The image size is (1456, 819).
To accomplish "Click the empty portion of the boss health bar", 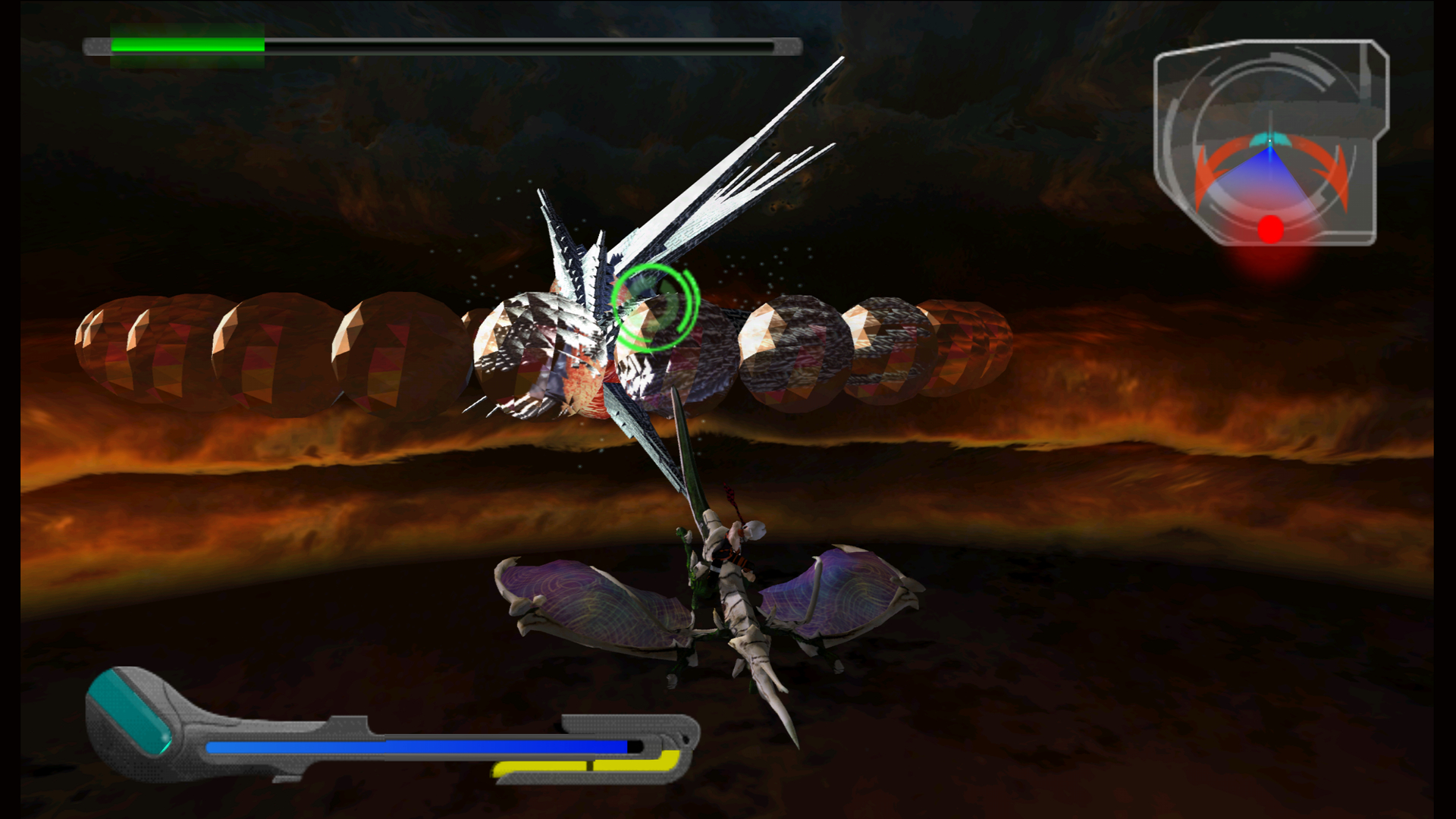I will pos(523,47).
